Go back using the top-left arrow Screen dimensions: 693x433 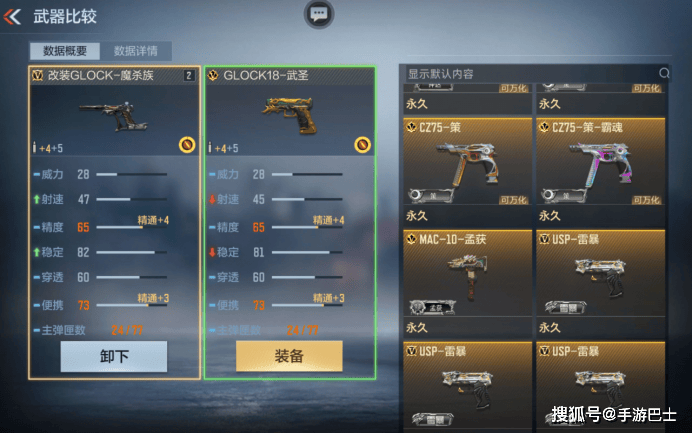tap(14, 17)
